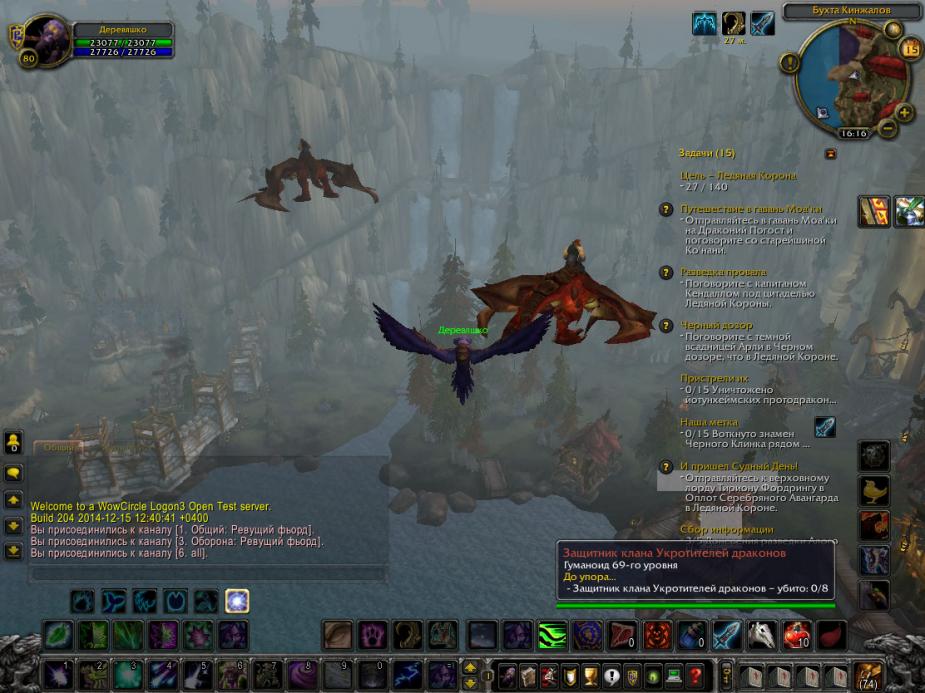Click the crossed arms buff icon
The image size is (925, 693).
705,24
